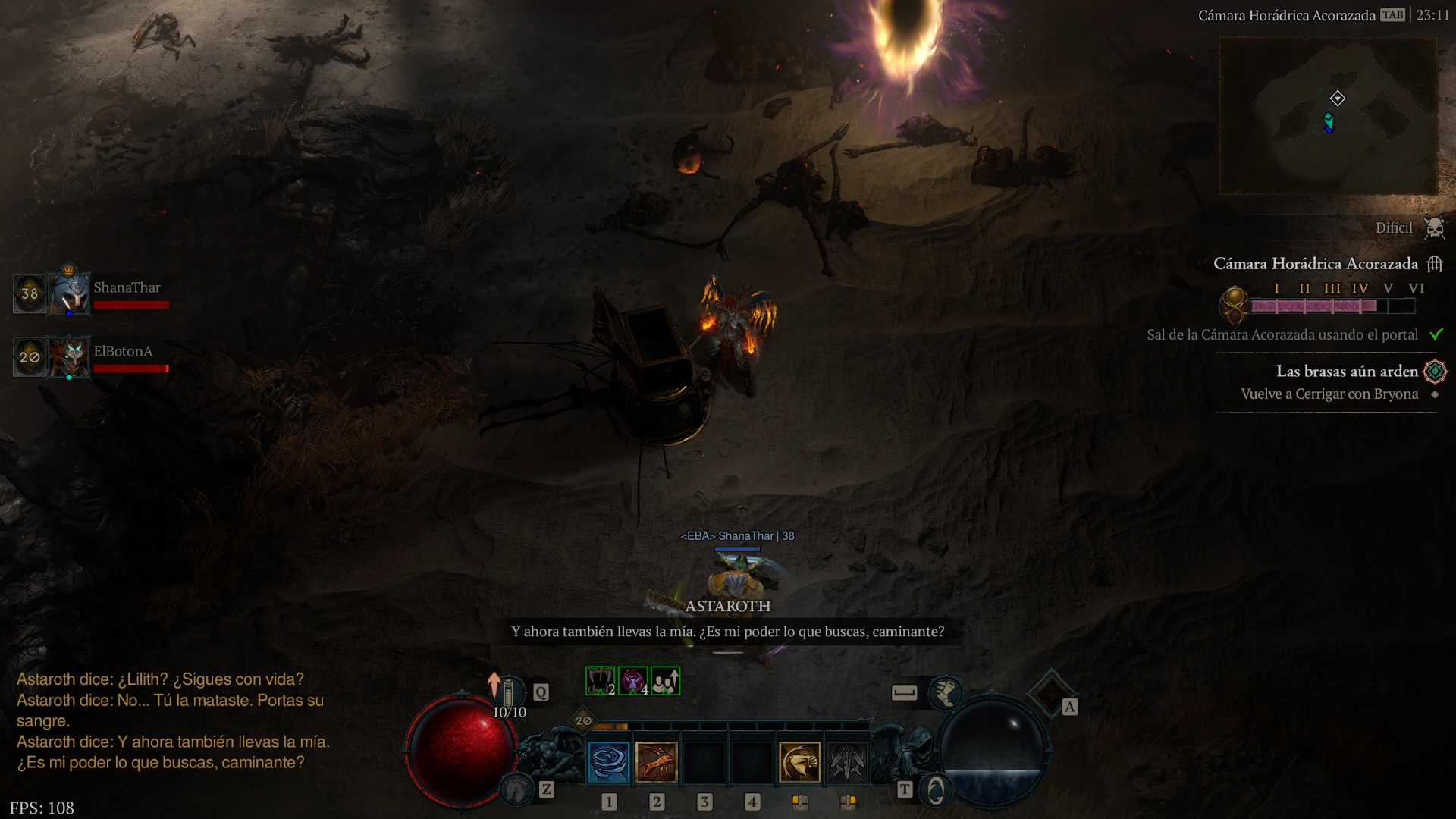The image size is (1456, 819).
Task: Select ShanaThar's party portrait
Action: pos(69,293)
